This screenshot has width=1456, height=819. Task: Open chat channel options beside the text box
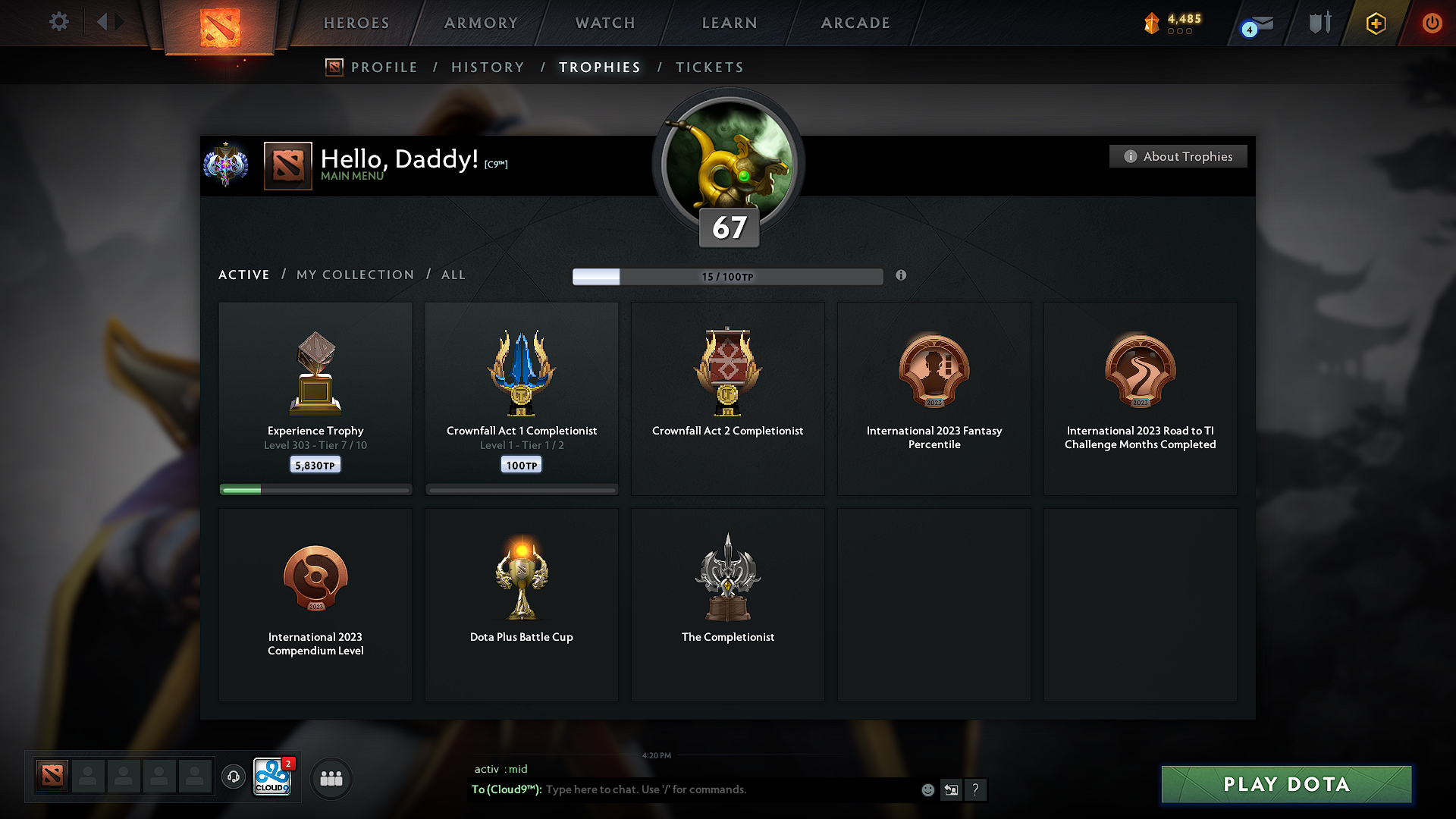point(952,789)
